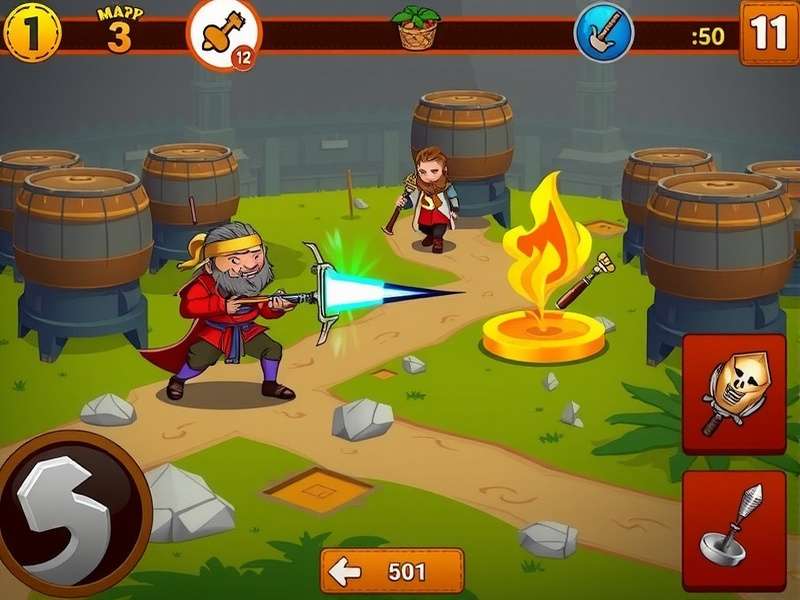Open the orange hammer icon with 12 badge
This screenshot has height=600, width=800.
coord(222,34)
